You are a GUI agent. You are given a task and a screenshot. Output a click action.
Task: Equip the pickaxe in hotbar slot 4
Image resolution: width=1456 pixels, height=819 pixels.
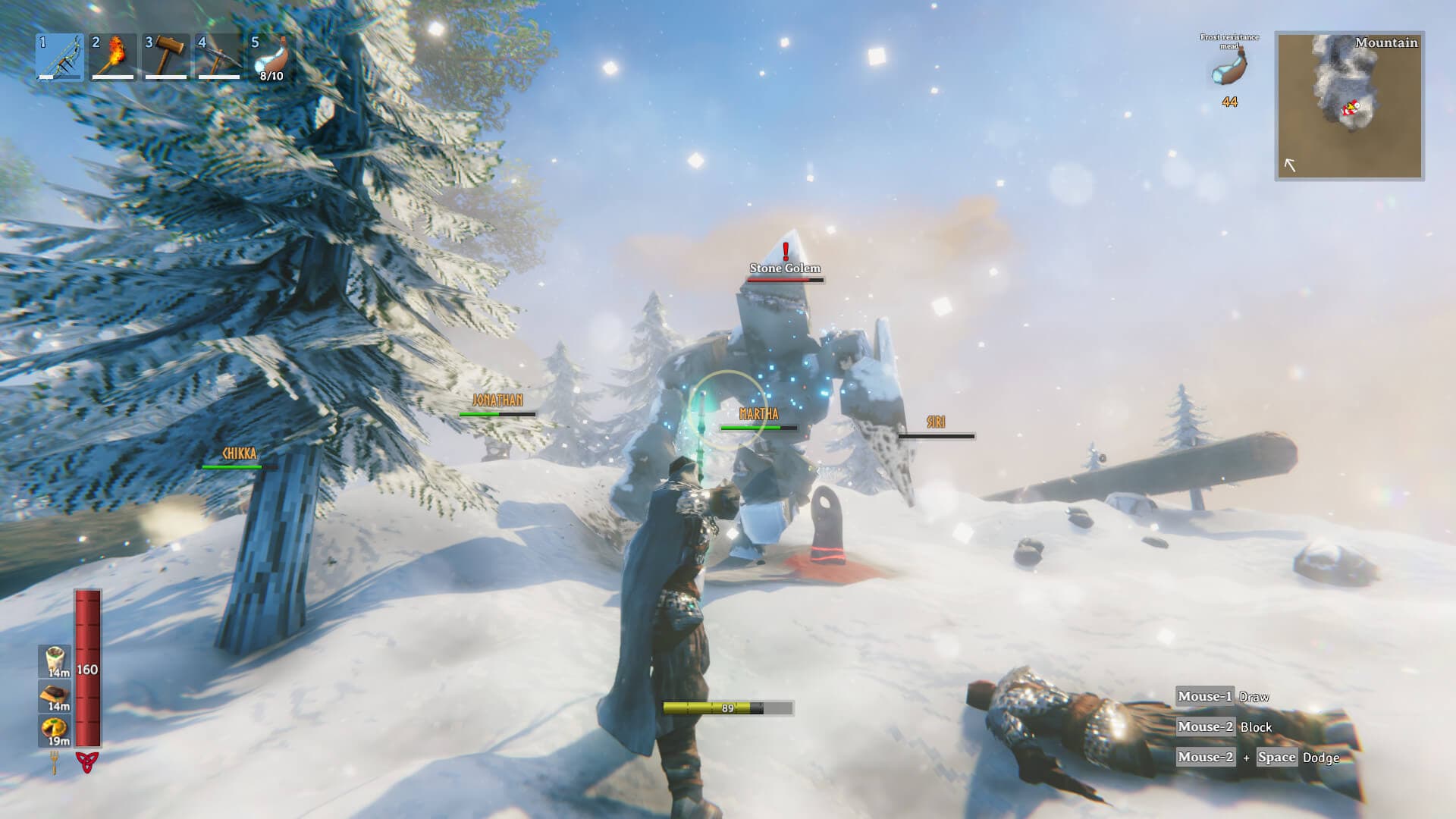220,57
